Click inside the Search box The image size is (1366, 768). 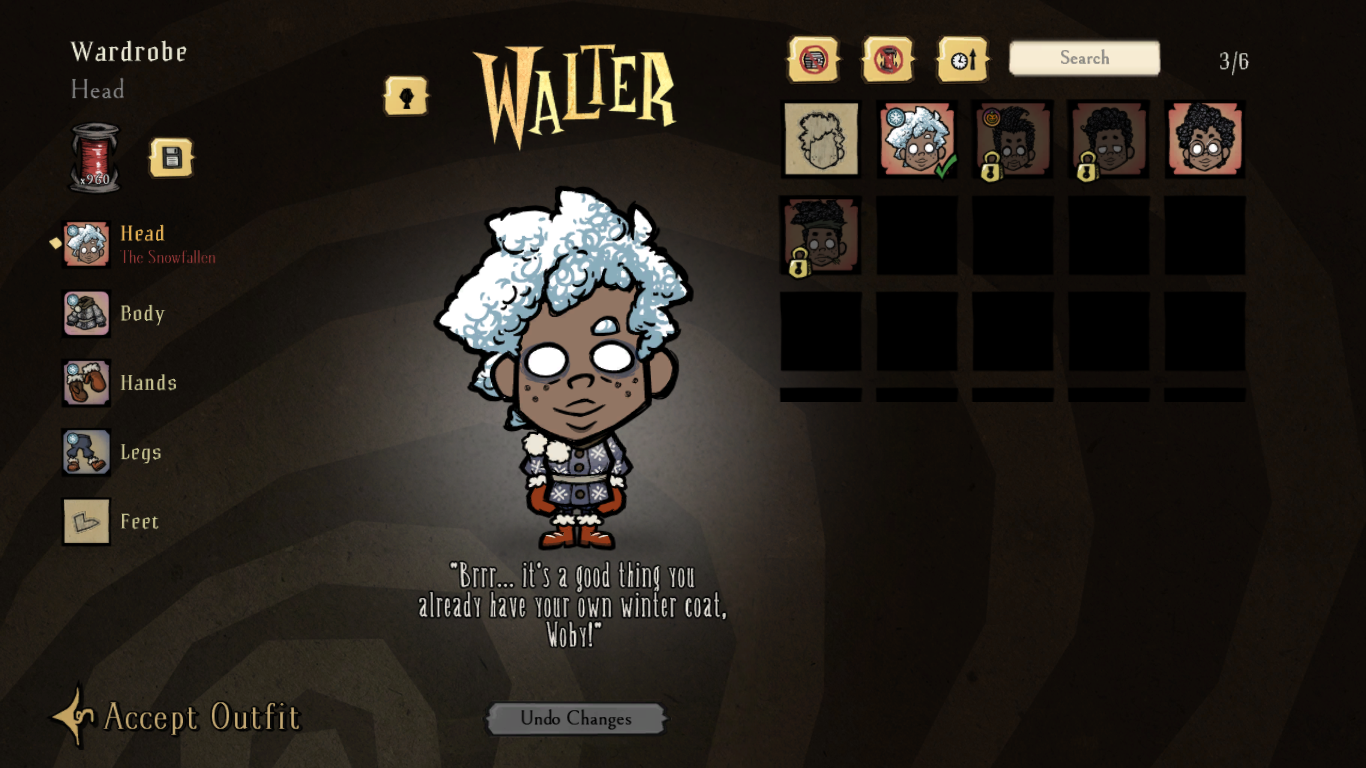point(1084,58)
